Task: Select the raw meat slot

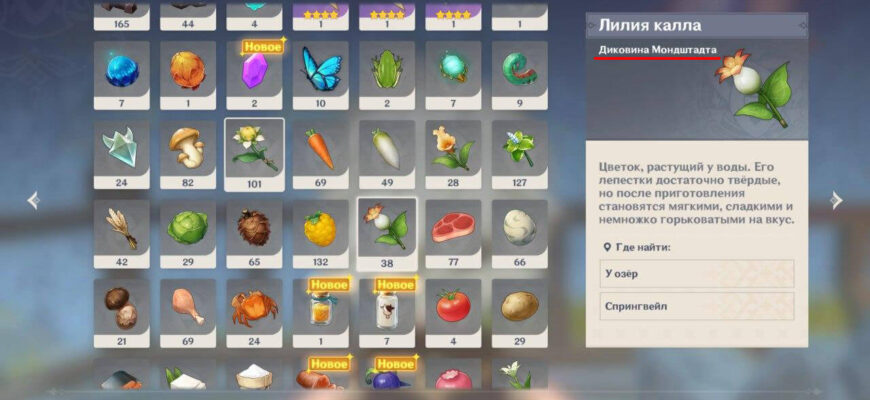Action: [453, 228]
